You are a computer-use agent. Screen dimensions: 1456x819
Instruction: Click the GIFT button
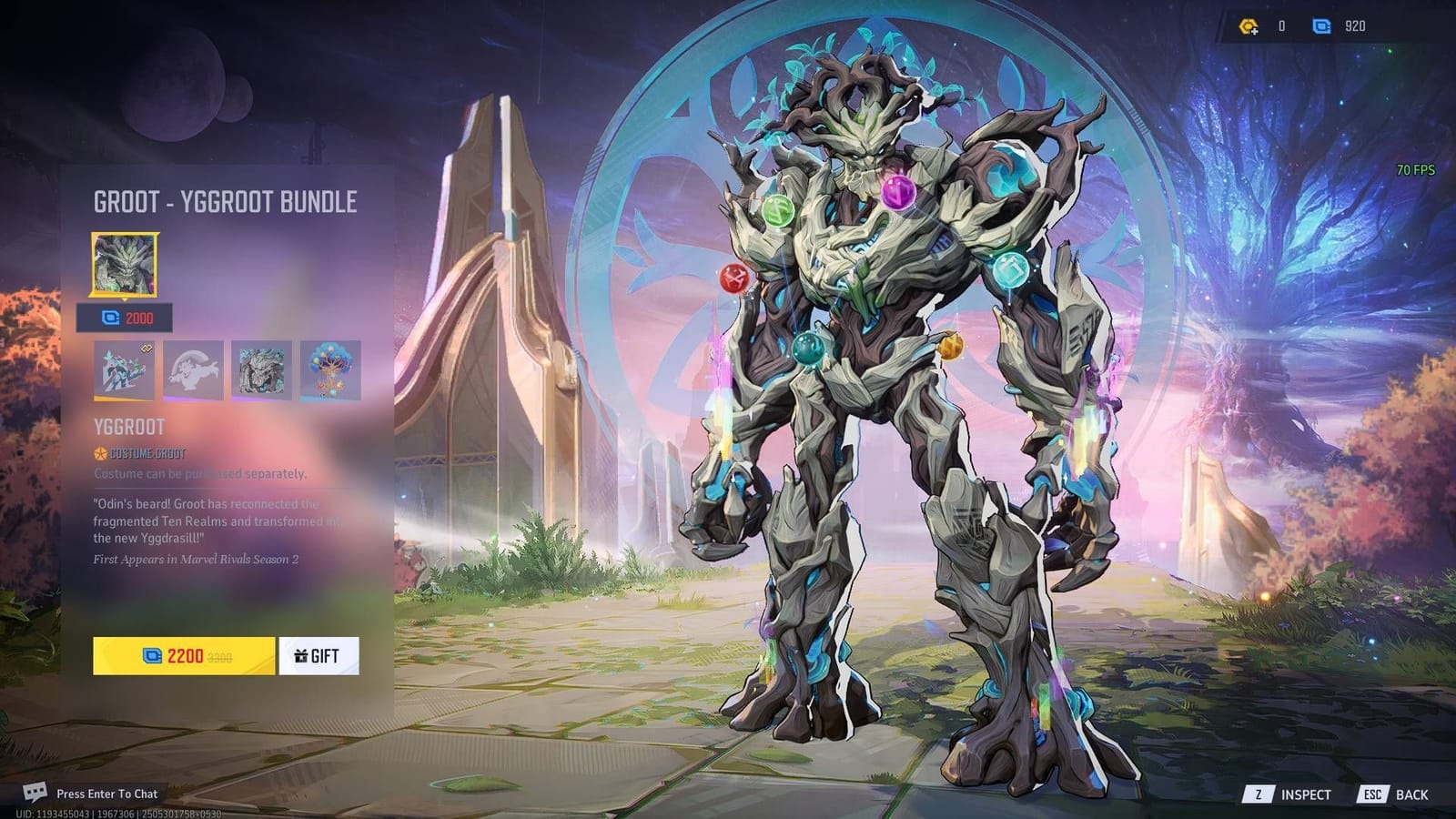[317, 654]
